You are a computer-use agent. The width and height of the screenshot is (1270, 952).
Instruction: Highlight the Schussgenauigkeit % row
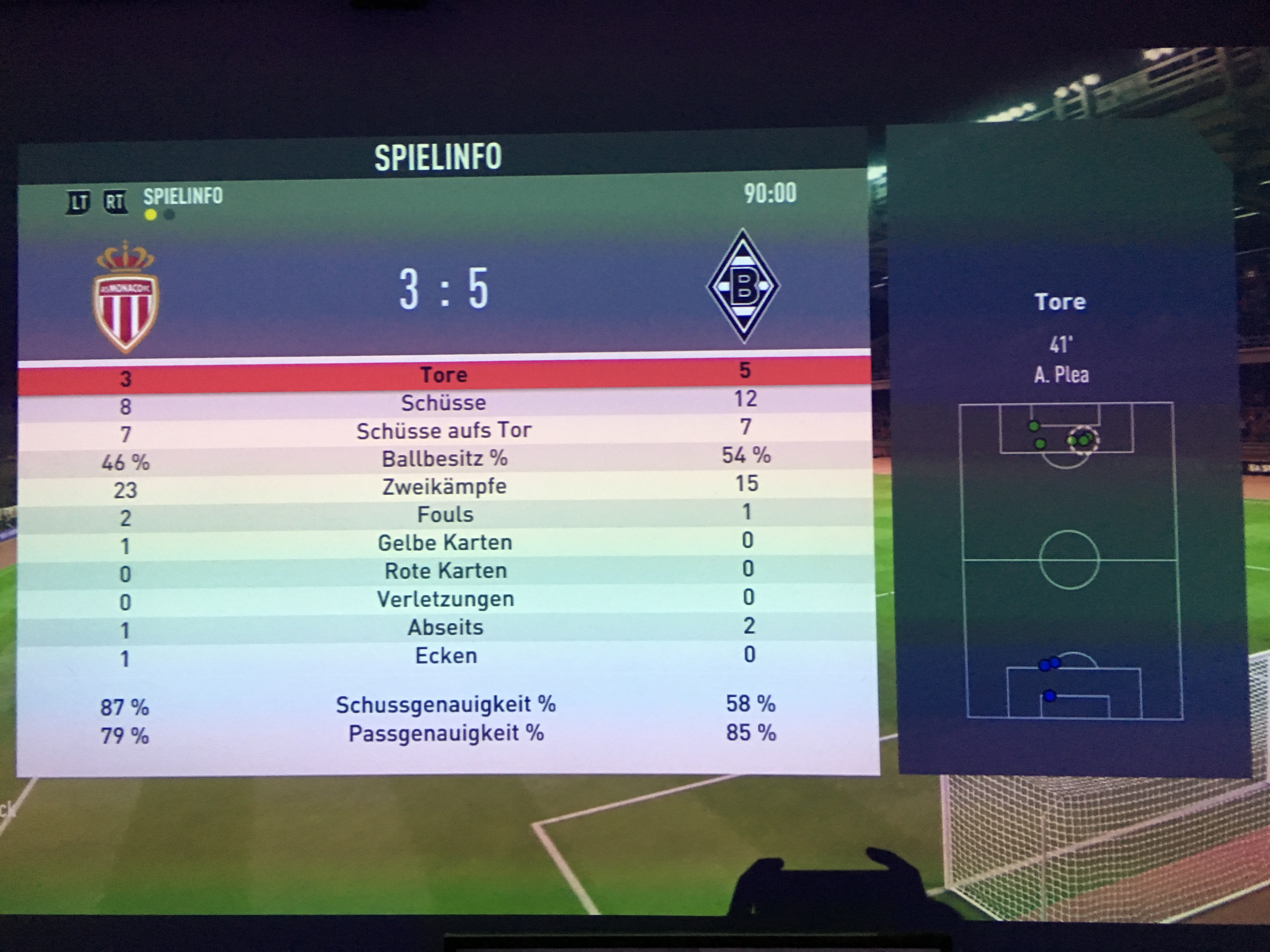(x=446, y=705)
